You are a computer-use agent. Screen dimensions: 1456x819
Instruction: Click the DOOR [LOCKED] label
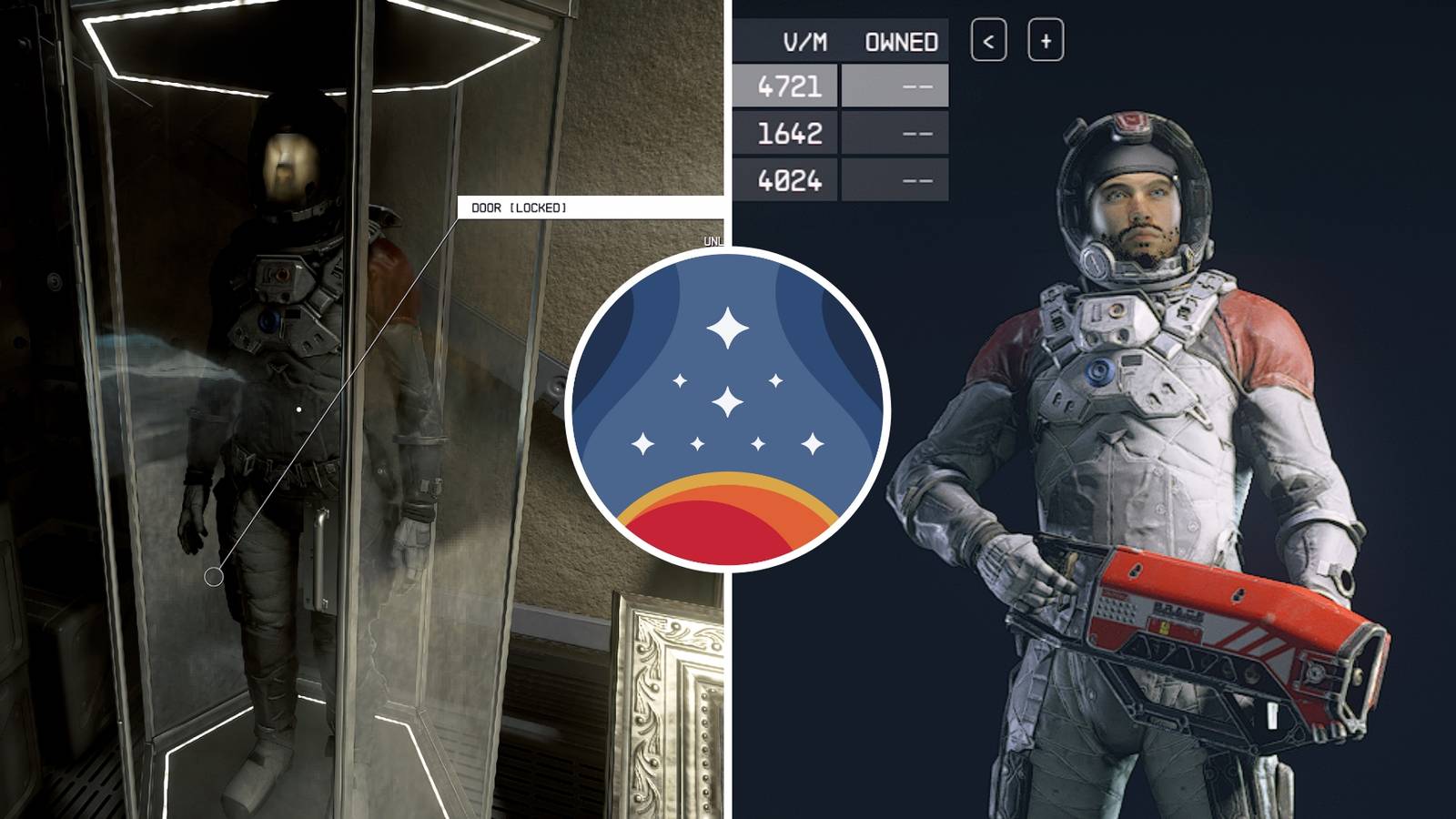519,207
